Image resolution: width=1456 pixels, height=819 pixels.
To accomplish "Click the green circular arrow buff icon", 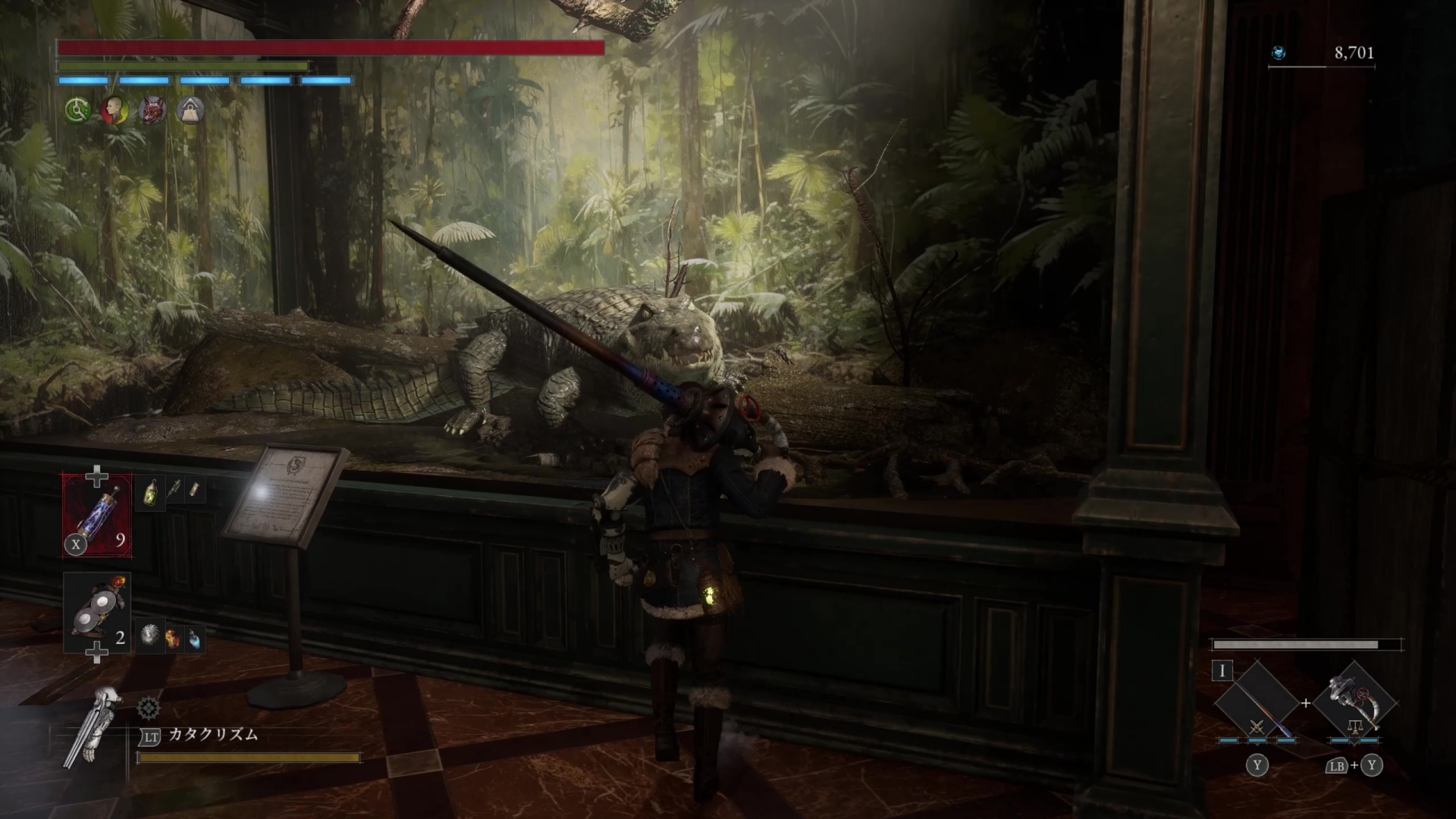I will pyautogui.click(x=77, y=111).
